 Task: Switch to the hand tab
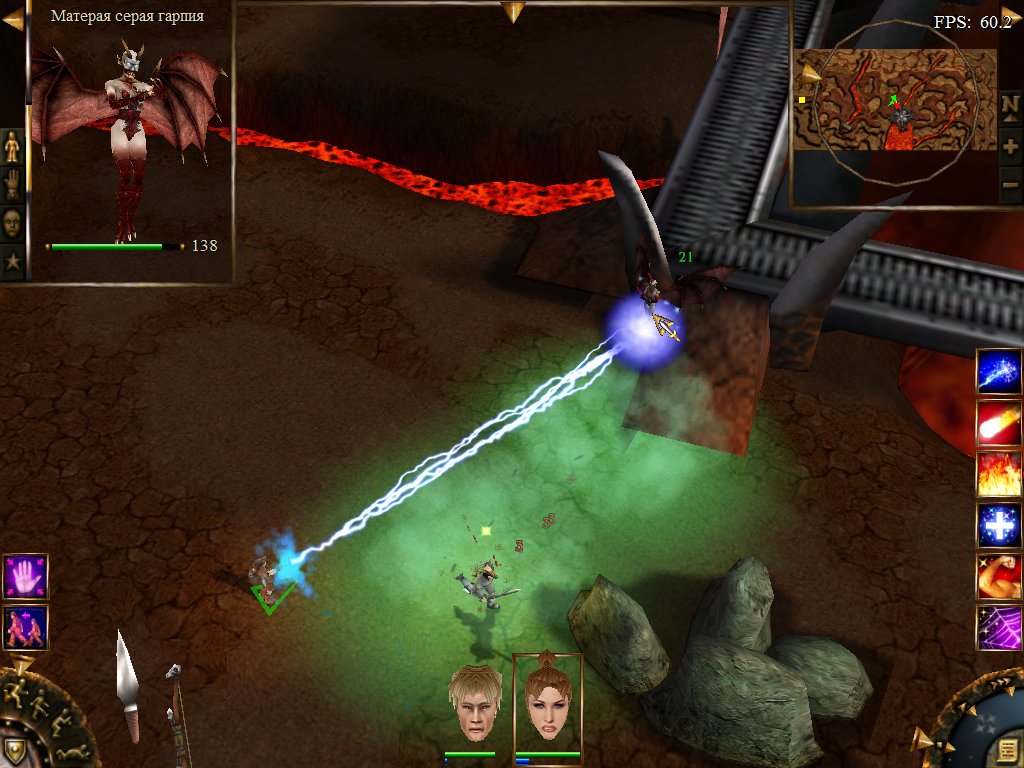[12, 185]
